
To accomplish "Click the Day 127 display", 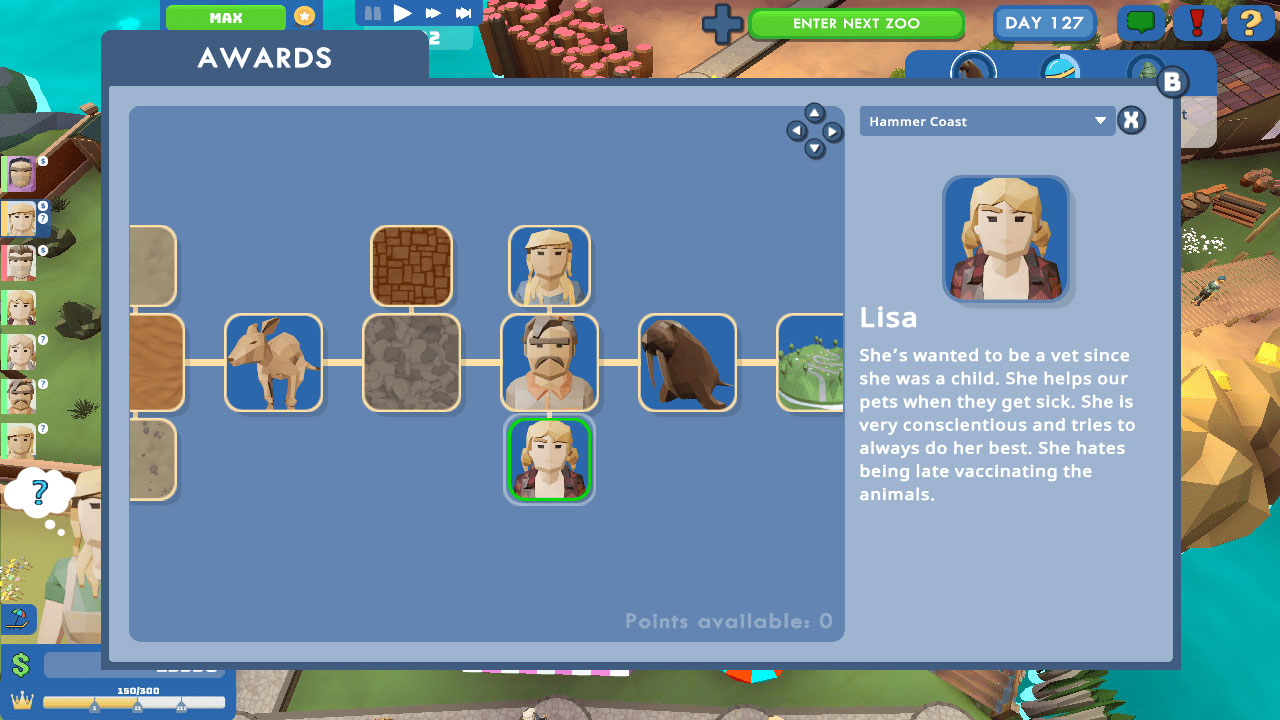I will click(x=1044, y=23).
